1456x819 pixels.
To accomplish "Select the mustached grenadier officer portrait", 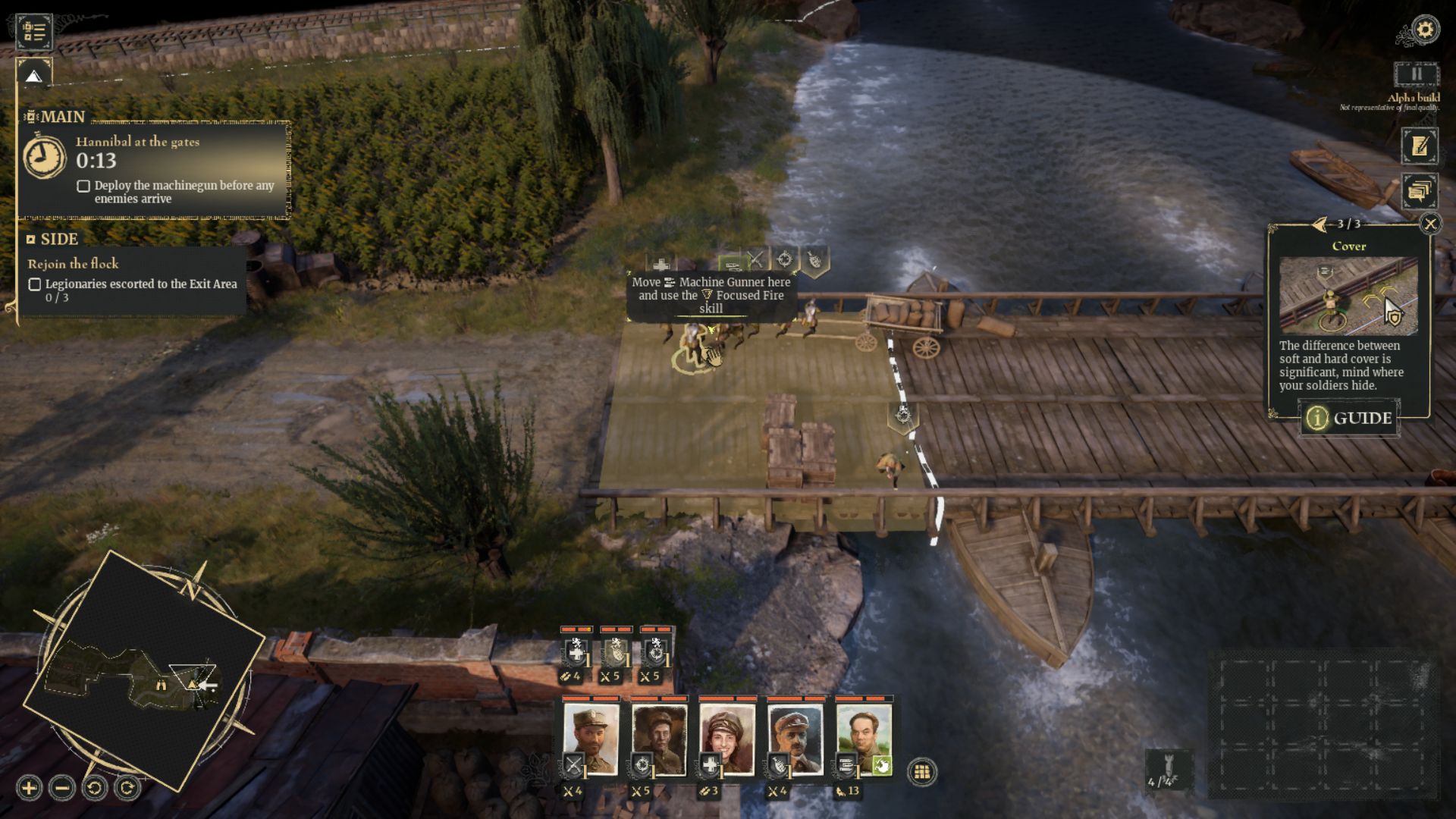I will tap(795, 740).
